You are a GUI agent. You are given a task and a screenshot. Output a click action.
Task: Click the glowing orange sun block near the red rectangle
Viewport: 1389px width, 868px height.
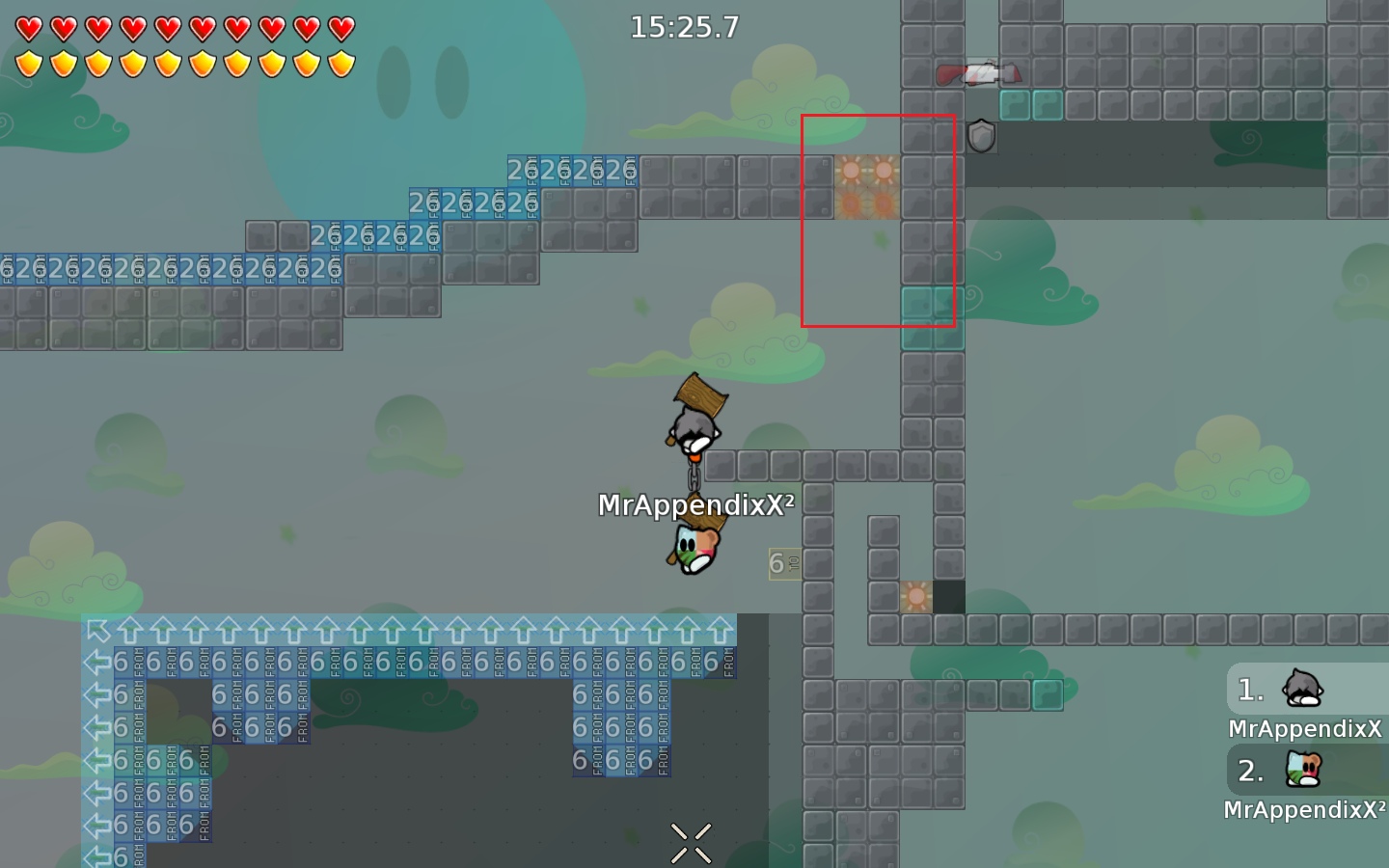click(x=854, y=171)
